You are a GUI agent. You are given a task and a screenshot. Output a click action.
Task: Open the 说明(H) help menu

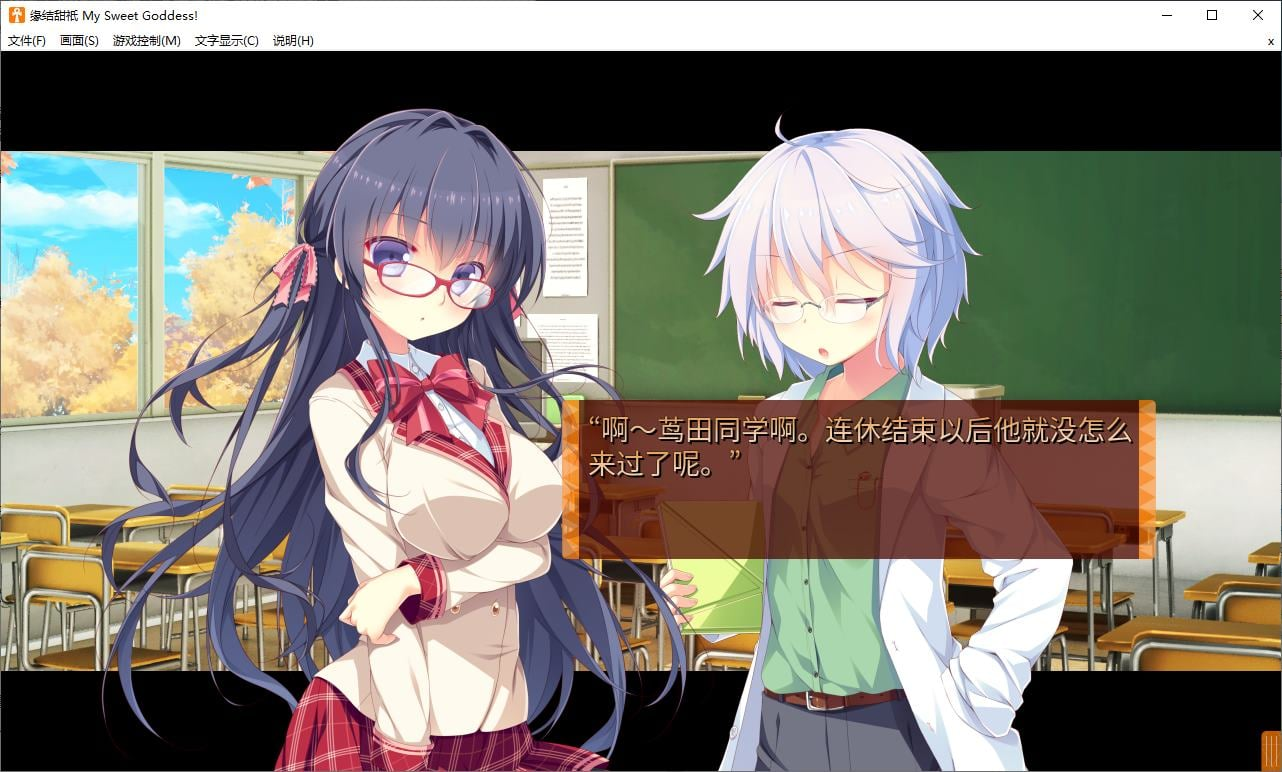click(x=291, y=41)
